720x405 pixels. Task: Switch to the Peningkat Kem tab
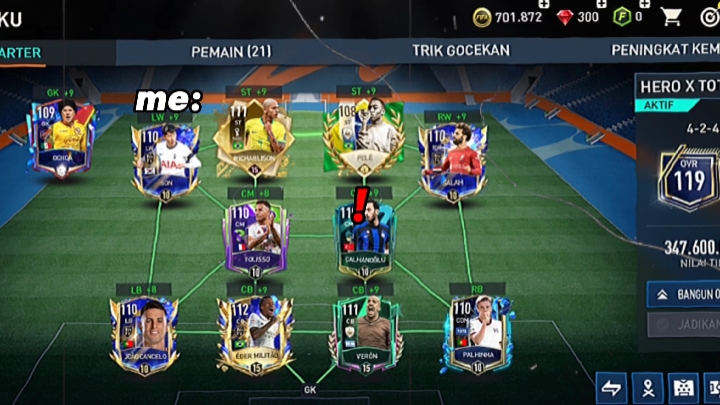pyautogui.click(x=665, y=50)
